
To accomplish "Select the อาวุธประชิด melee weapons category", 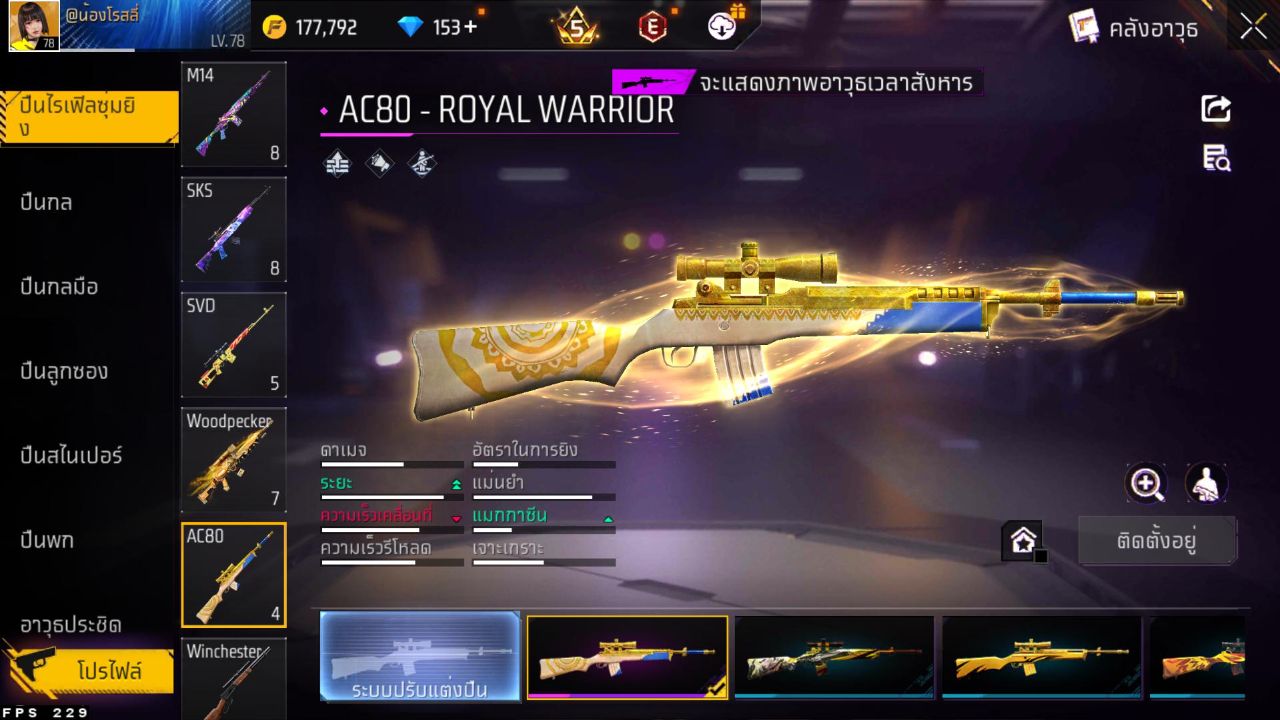I will click(70, 625).
